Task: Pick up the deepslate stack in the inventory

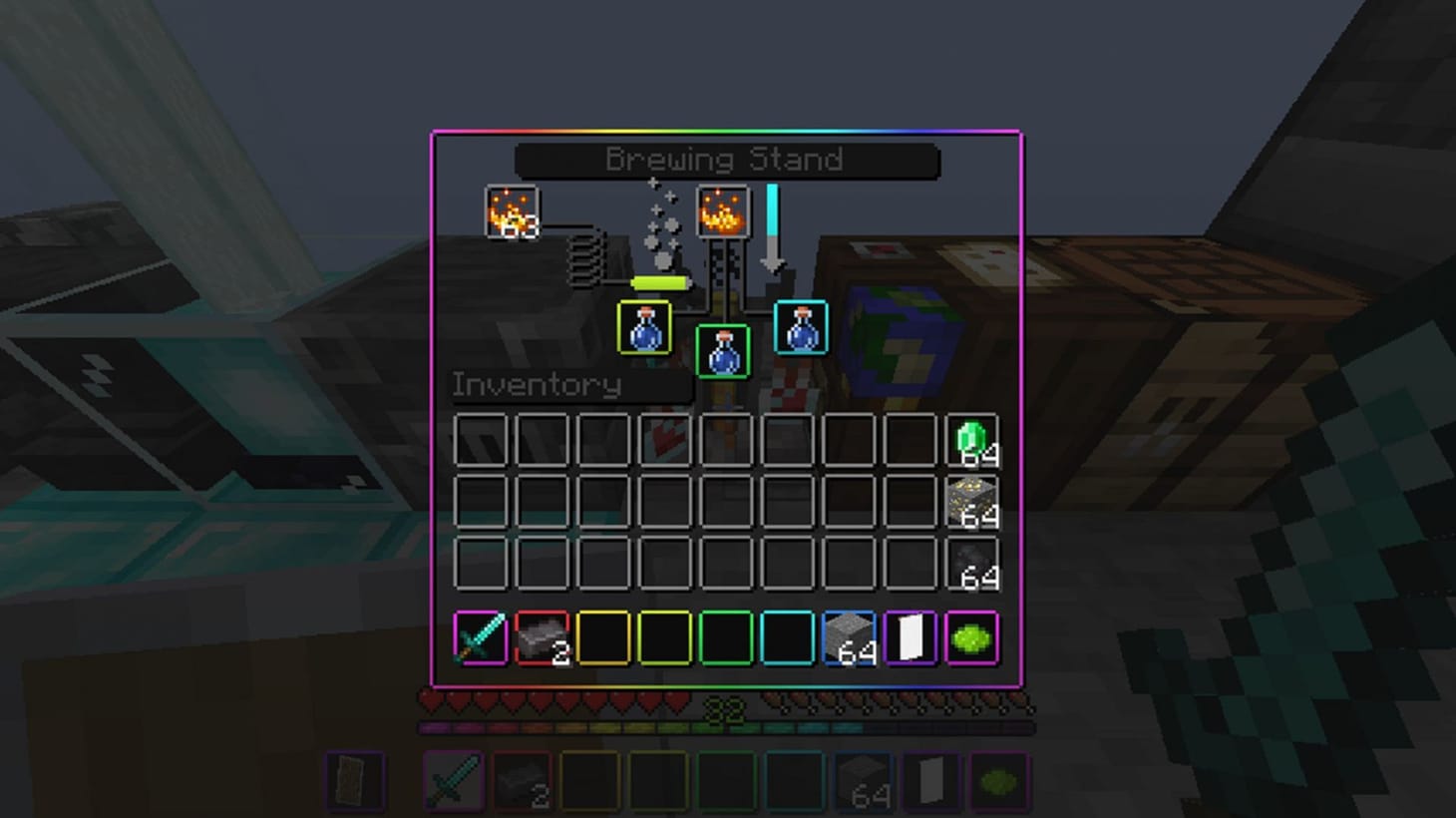Action: pyautogui.click(x=970, y=566)
